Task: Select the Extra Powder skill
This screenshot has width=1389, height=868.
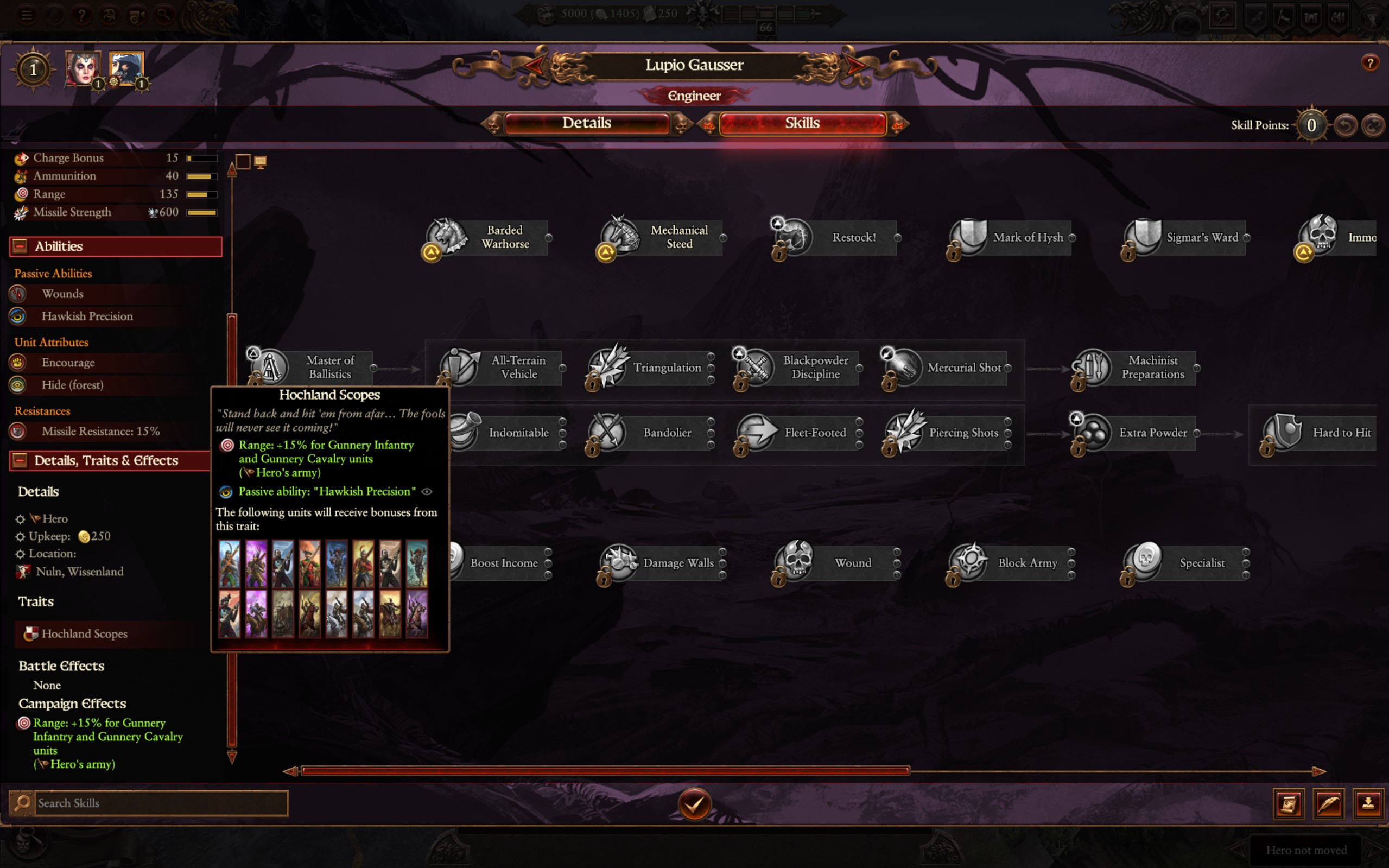Action: point(1137,433)
